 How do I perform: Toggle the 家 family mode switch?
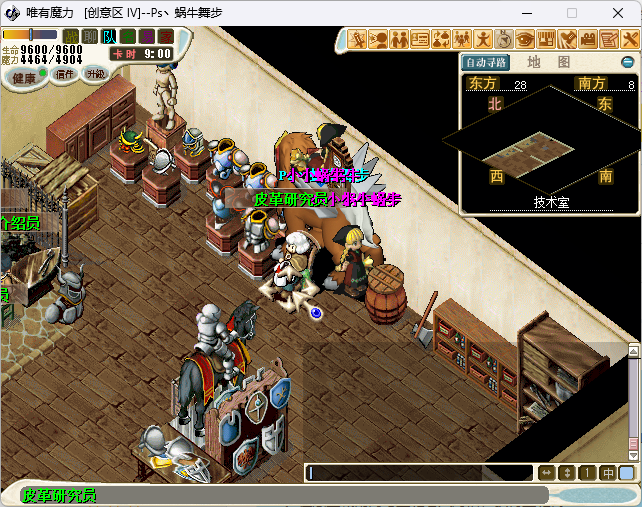[165, 36]
